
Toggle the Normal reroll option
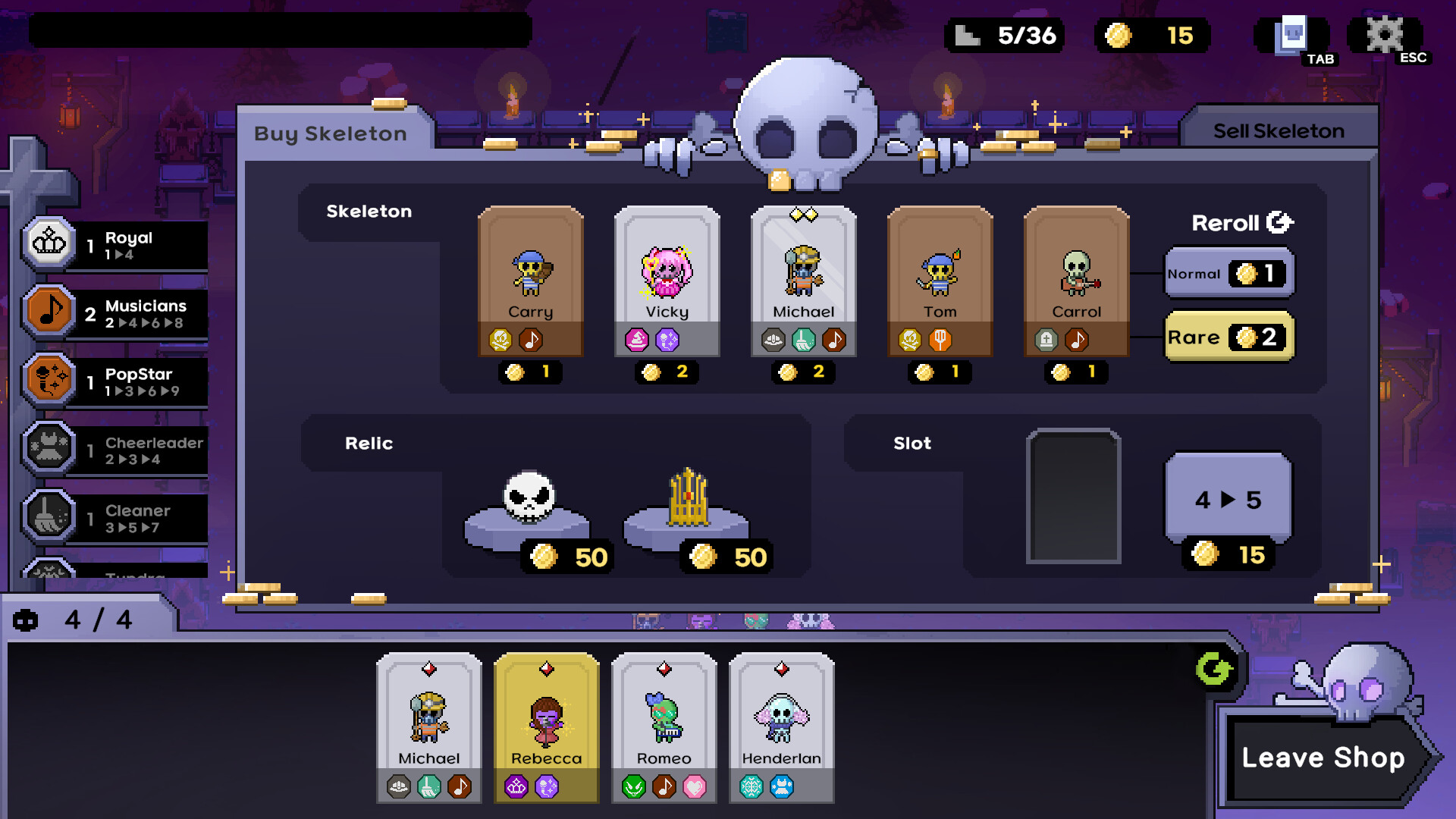coord(1228,275)
